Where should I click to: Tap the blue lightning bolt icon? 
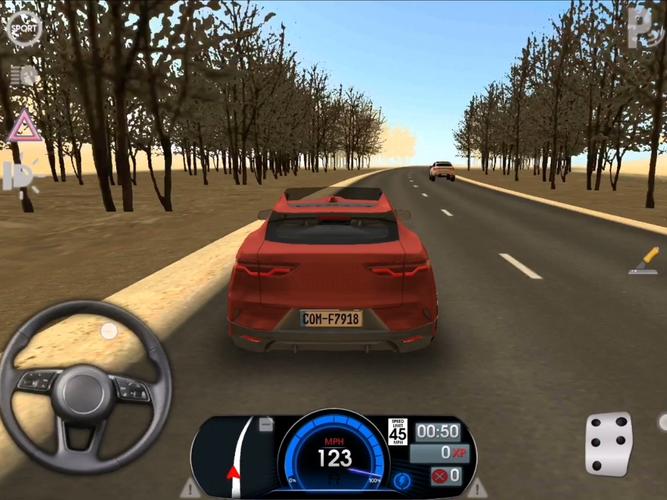(x=402, y=479)
